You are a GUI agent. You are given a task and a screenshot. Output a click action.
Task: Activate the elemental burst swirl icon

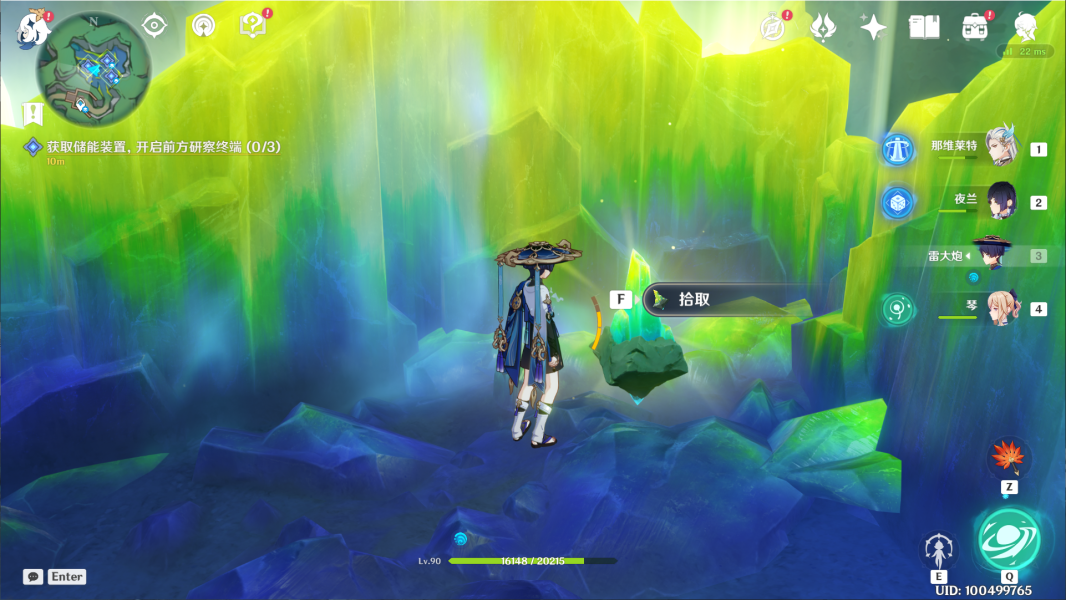pyautogui.click(x=1008, y=541)
